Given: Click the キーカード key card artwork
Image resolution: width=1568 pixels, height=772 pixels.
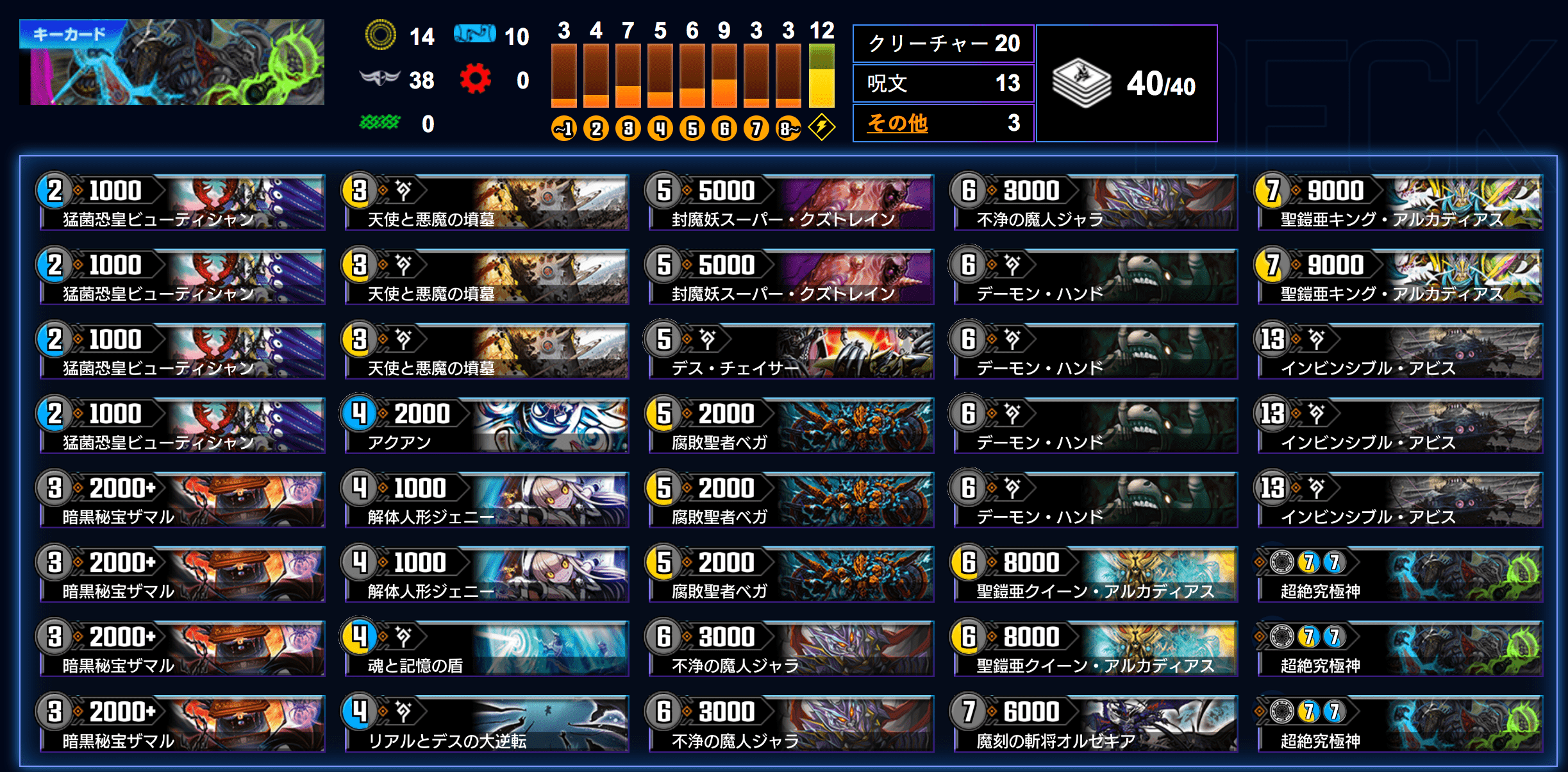Looking at the screenshot, I should click(x=172, y=62).
